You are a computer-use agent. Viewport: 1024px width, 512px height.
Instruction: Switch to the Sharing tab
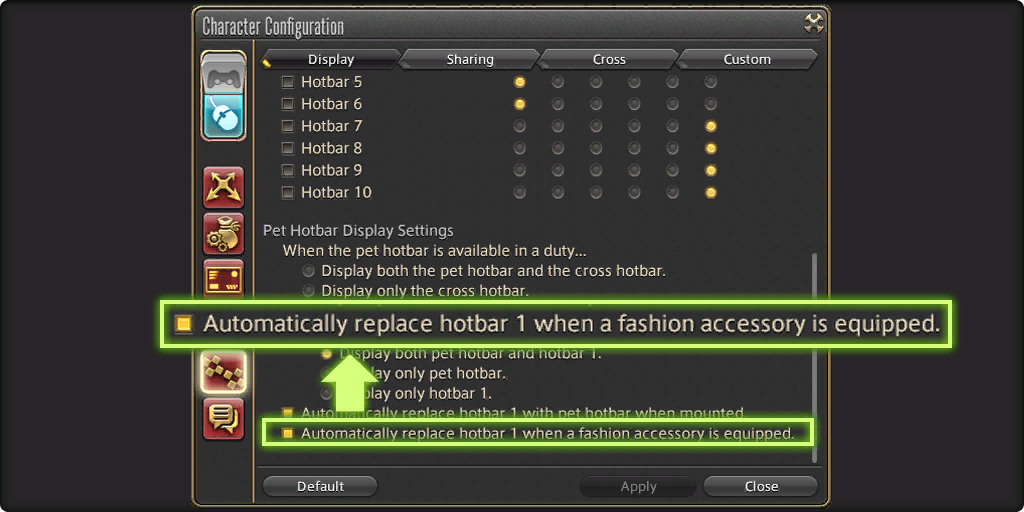[470, 60]
